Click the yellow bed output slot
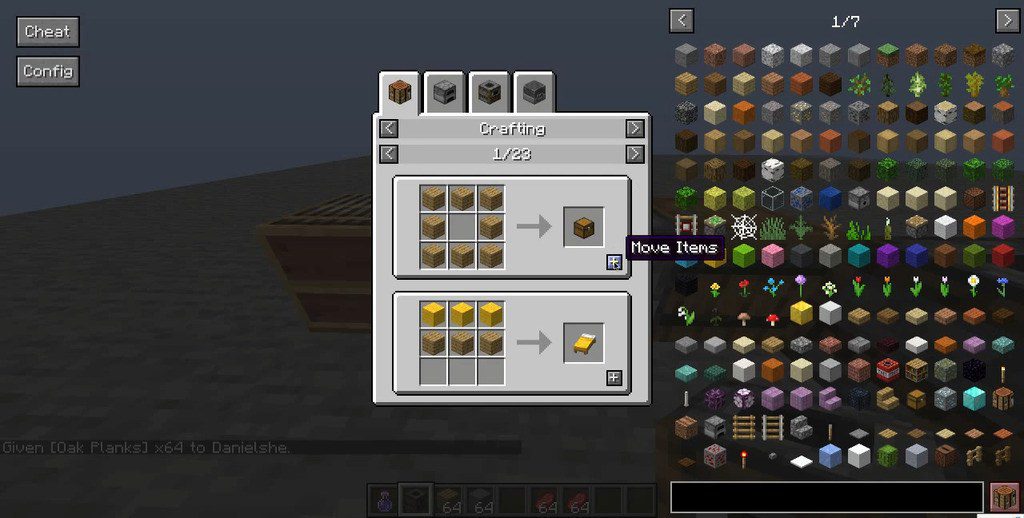Screen dimensions: 1024x518 click(583, 343)
